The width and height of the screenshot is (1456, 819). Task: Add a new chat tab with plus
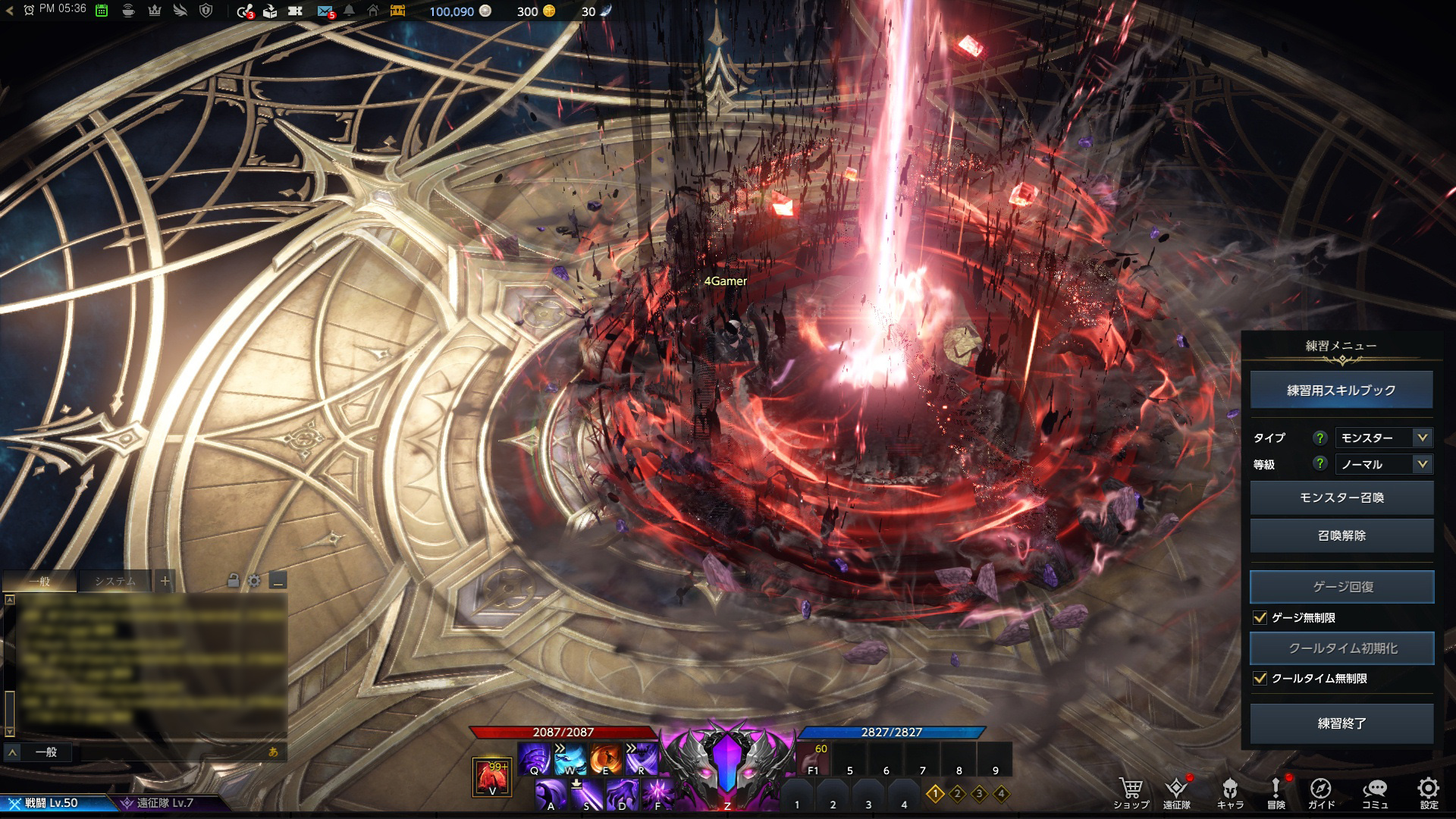pos(165,582)
